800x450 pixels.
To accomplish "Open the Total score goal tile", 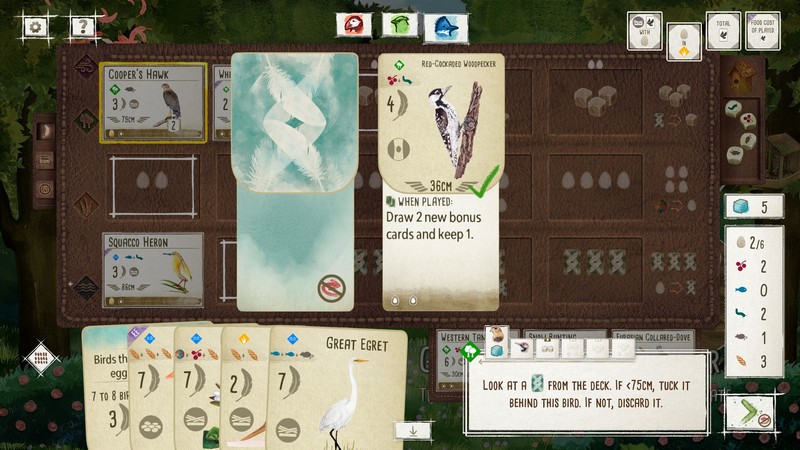I will [723, 31].
